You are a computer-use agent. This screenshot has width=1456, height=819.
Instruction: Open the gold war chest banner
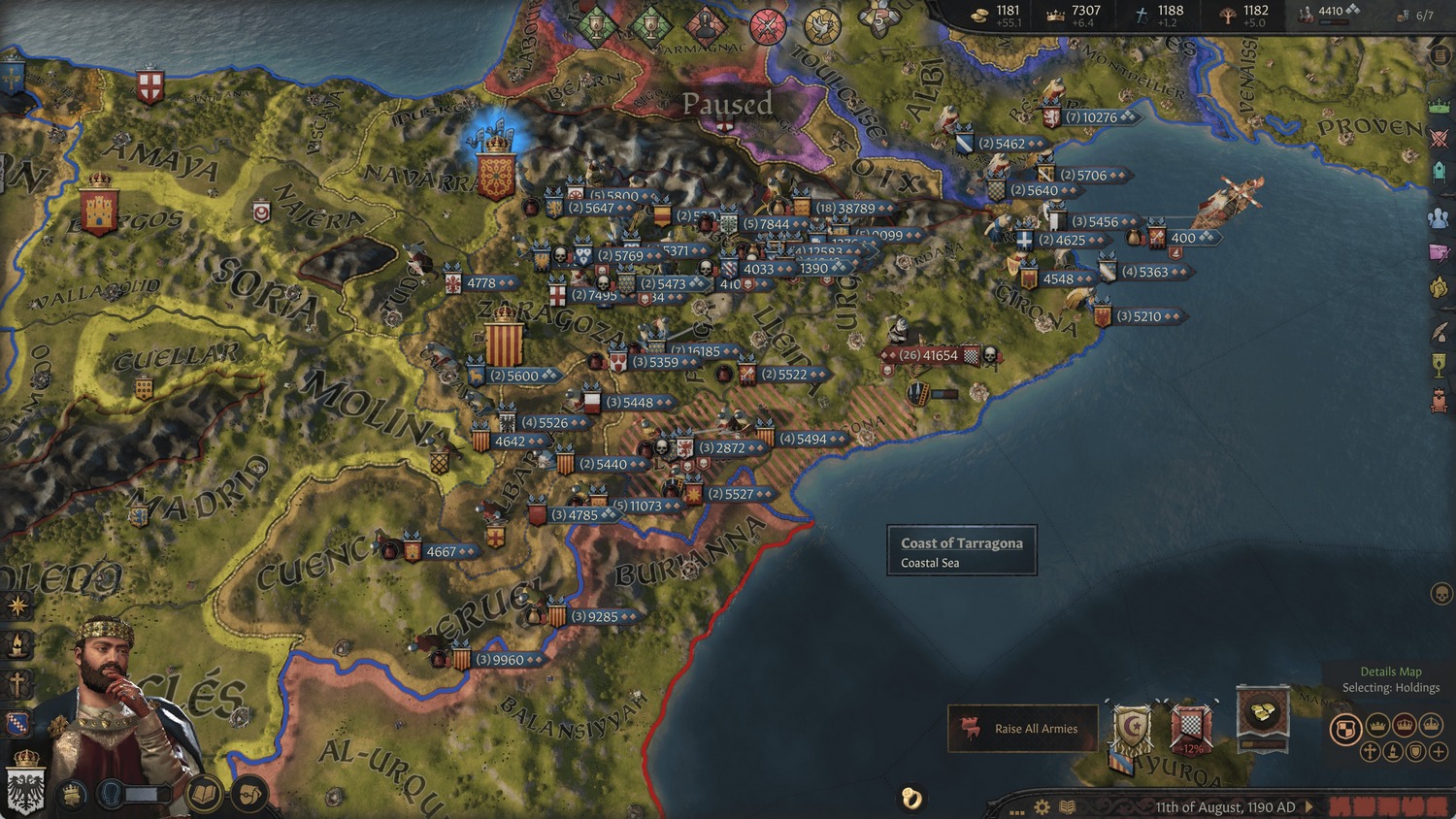click(1262, 716)
